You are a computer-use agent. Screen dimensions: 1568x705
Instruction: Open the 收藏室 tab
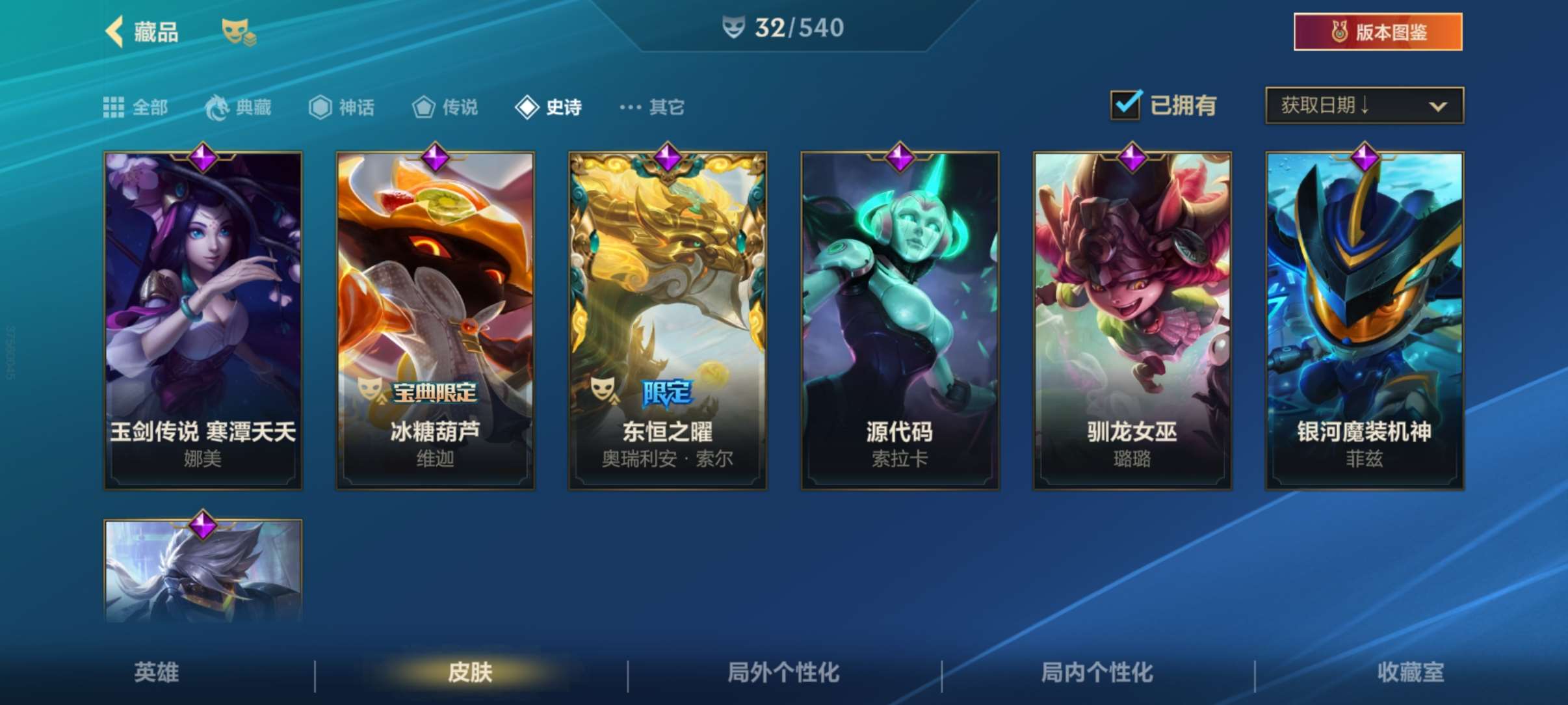pos(1411,674)
